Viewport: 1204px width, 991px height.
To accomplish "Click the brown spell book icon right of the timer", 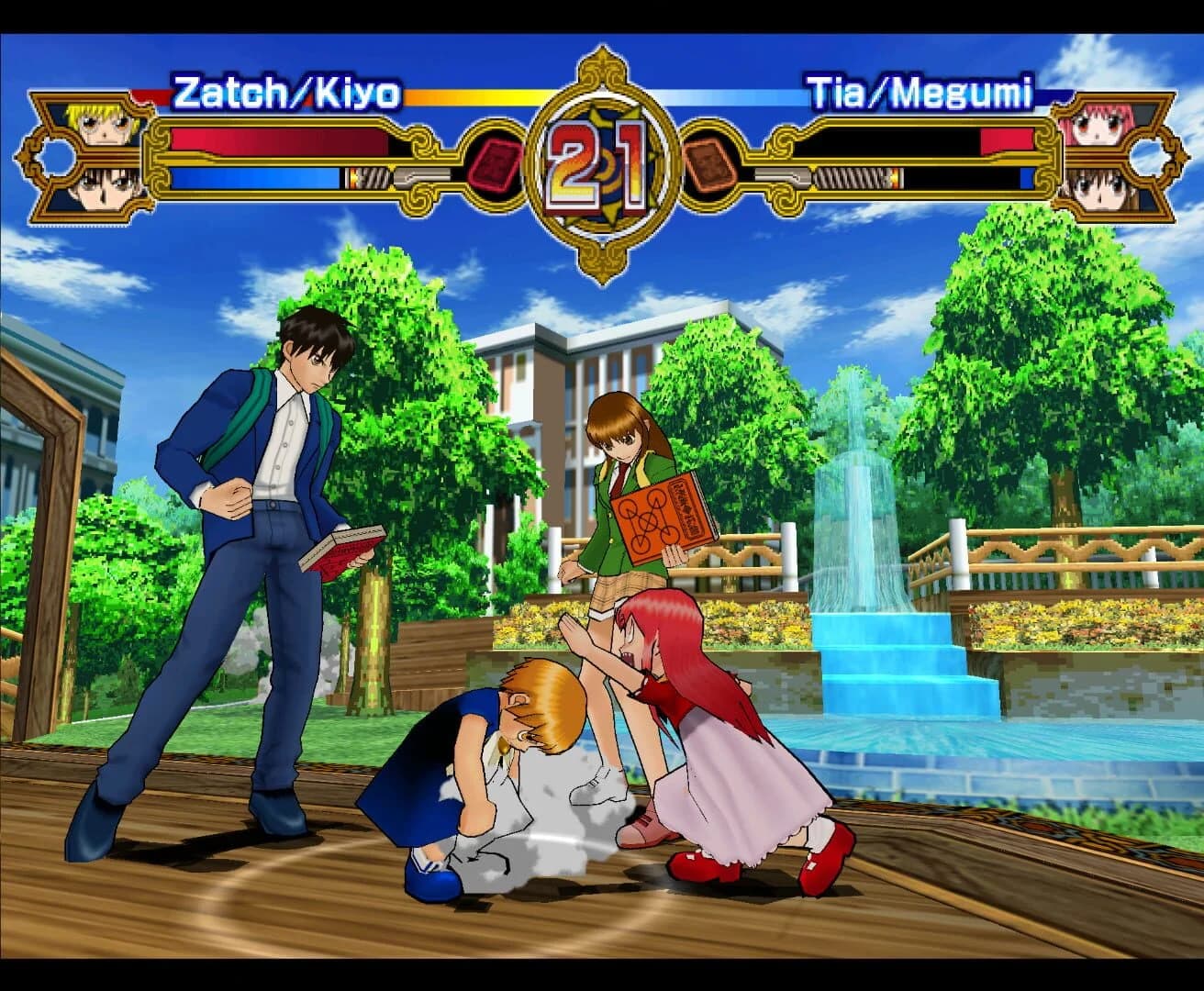I will pos(708,165).
